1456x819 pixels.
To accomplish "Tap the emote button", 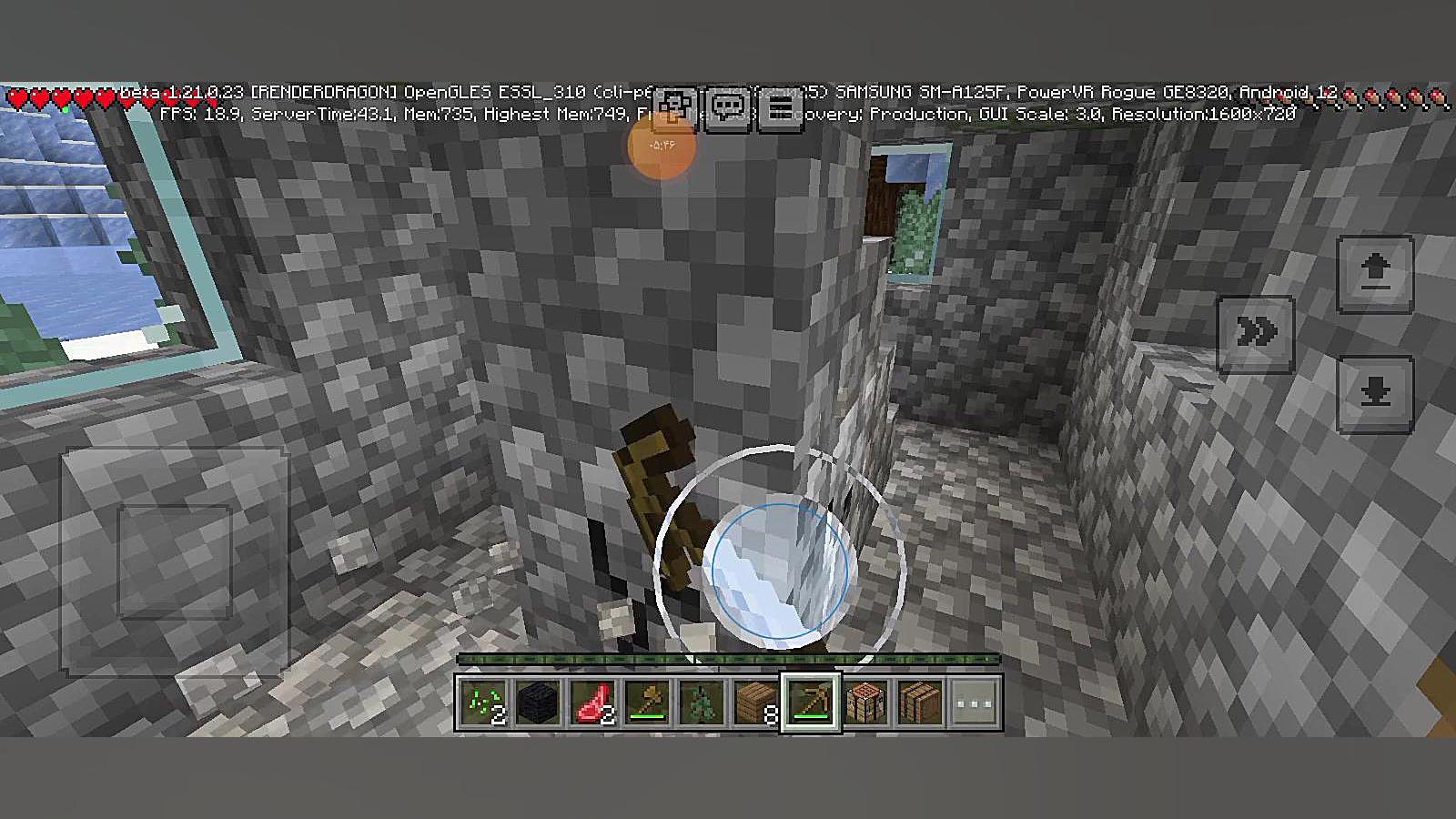I will point(674,109).
